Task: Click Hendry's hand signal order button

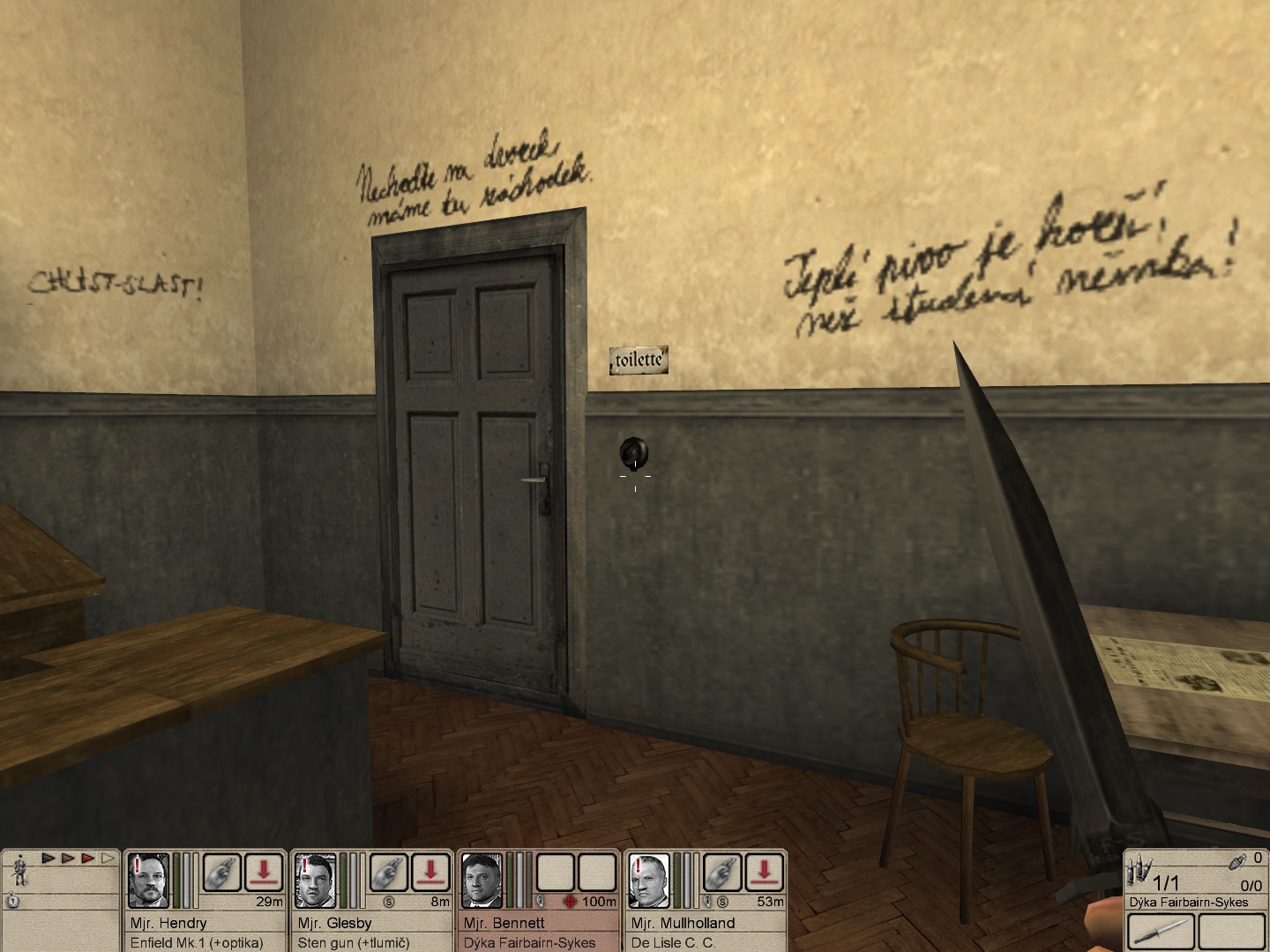Action: [x=221, y=873]
